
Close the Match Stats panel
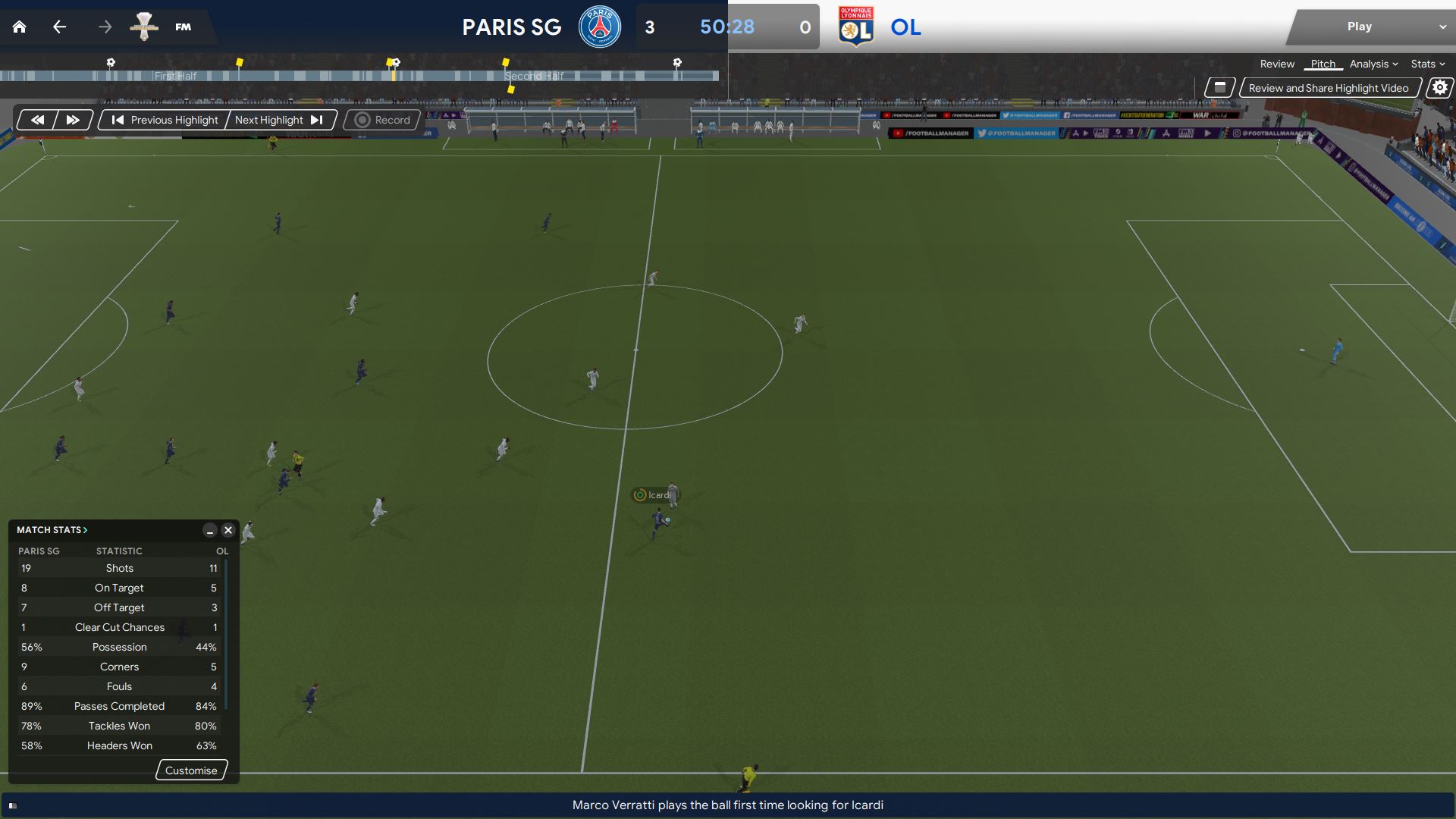(227, 530)
